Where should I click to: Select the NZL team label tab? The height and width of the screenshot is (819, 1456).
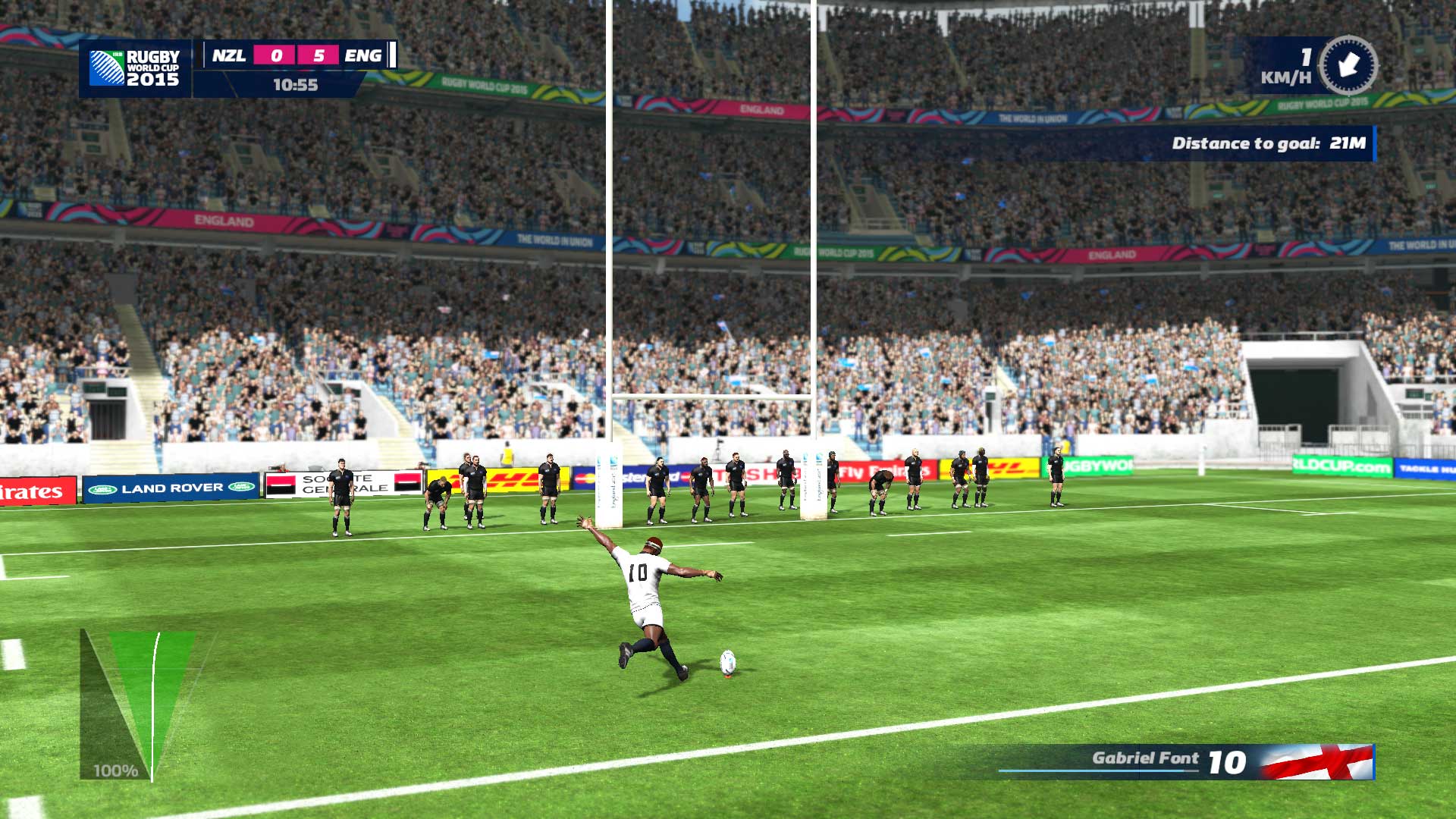coord(227,55)
